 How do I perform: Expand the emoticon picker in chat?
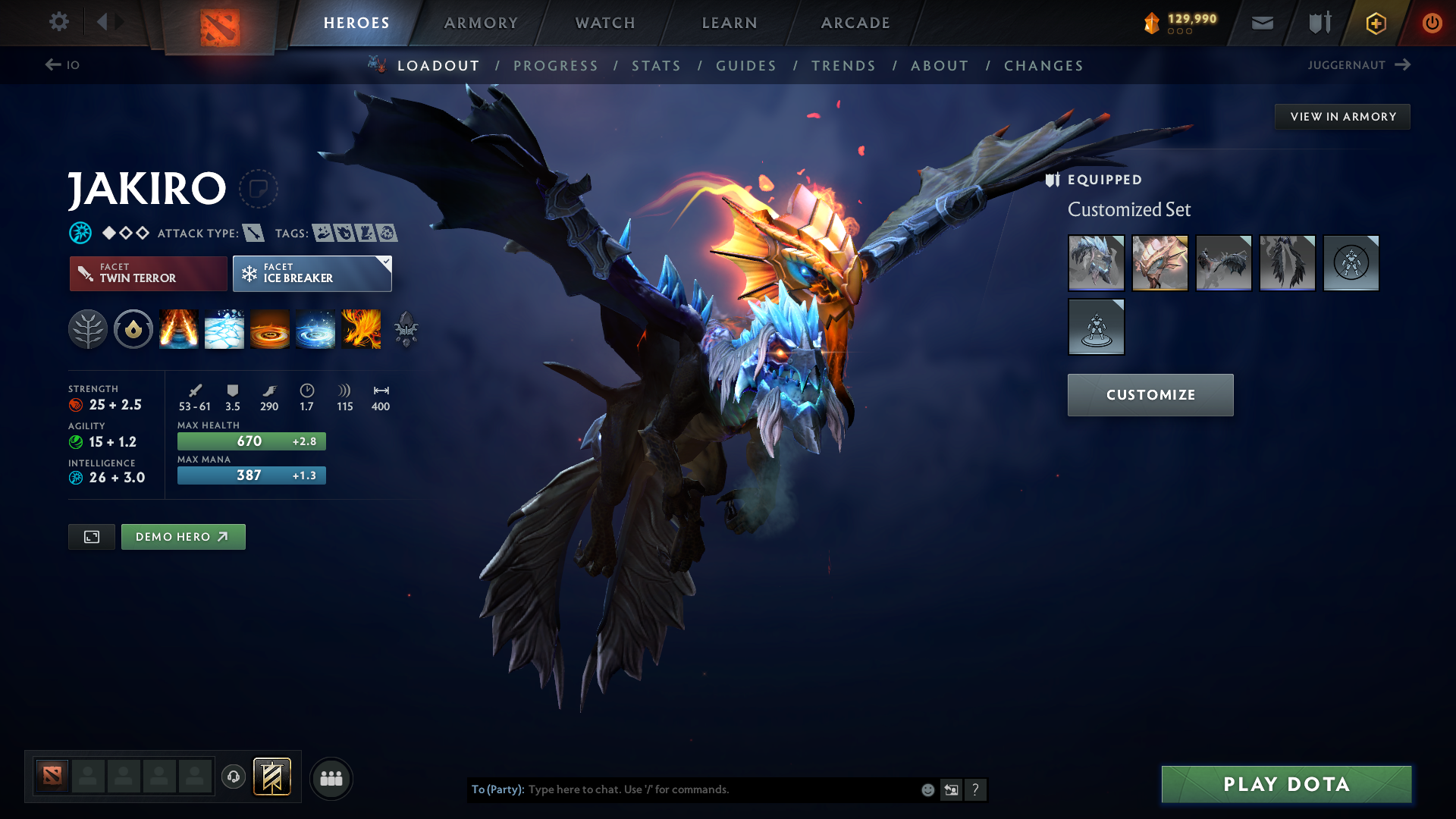(x=927, y=789)
